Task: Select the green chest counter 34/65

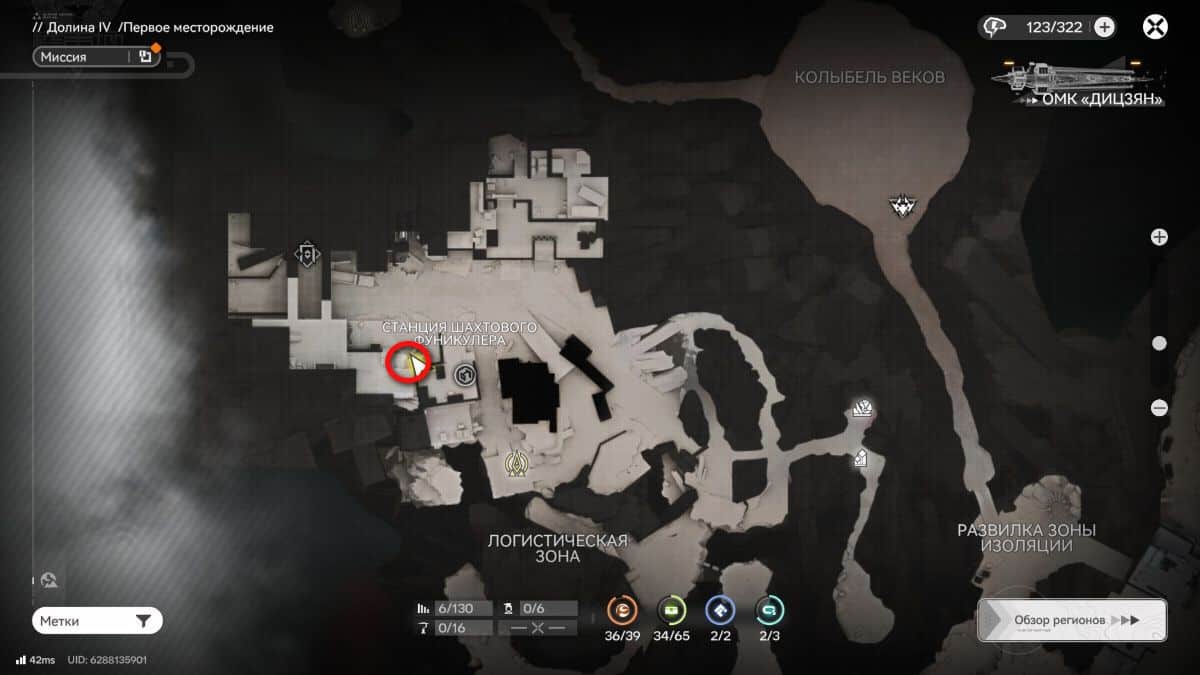Action: (671, 611)
